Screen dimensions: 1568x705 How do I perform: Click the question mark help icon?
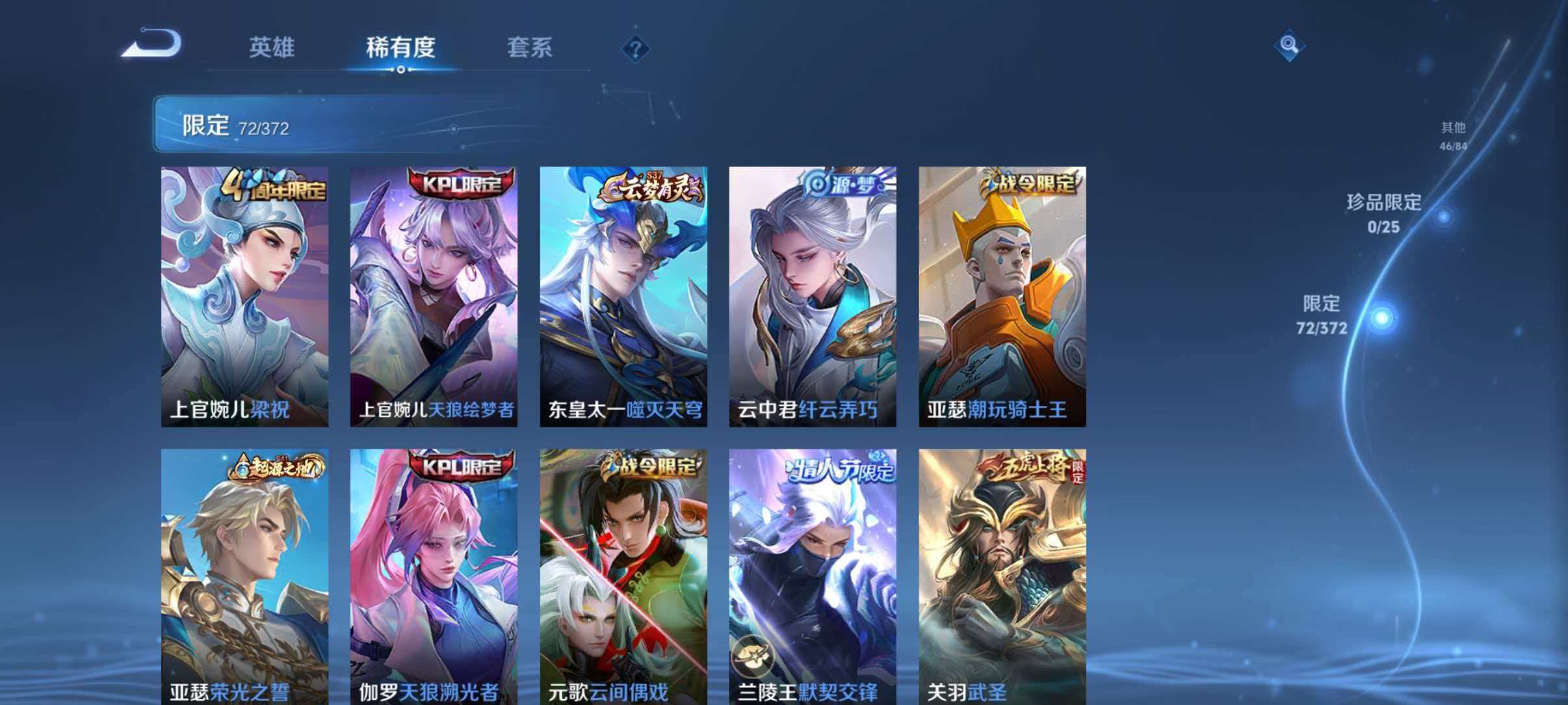point(637,49)
